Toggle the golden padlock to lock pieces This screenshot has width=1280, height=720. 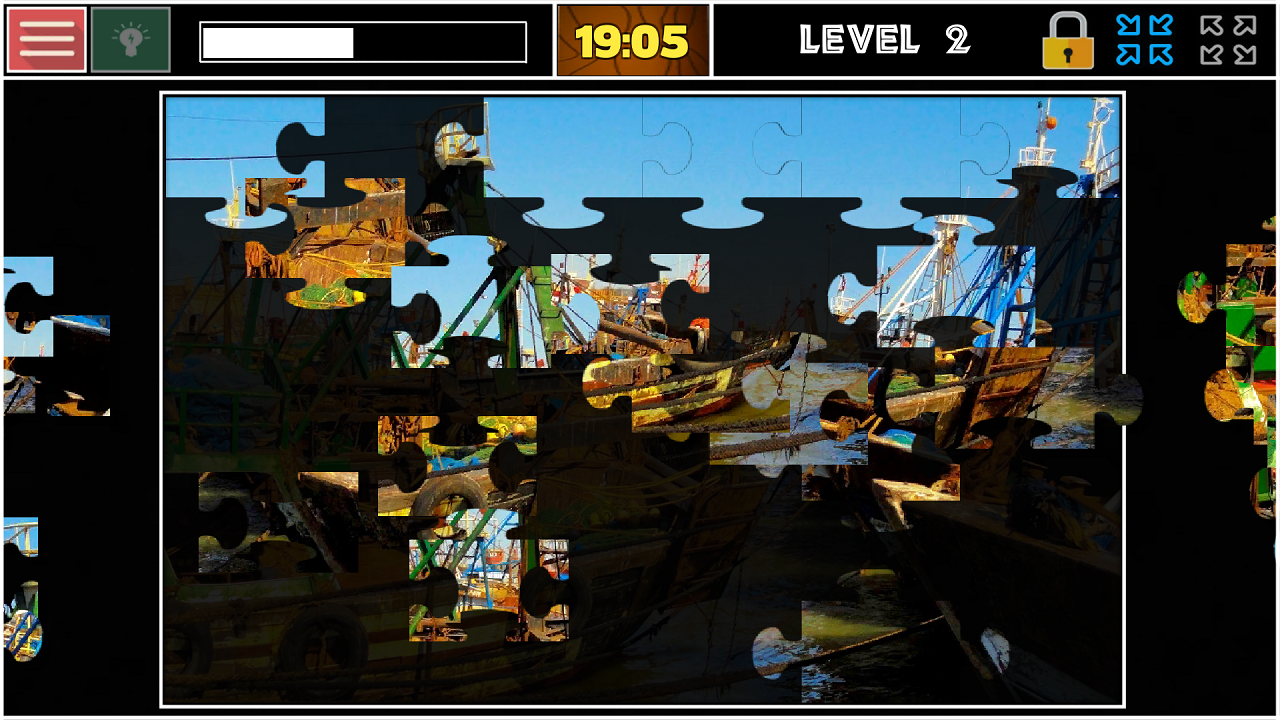click(1068, 40)
